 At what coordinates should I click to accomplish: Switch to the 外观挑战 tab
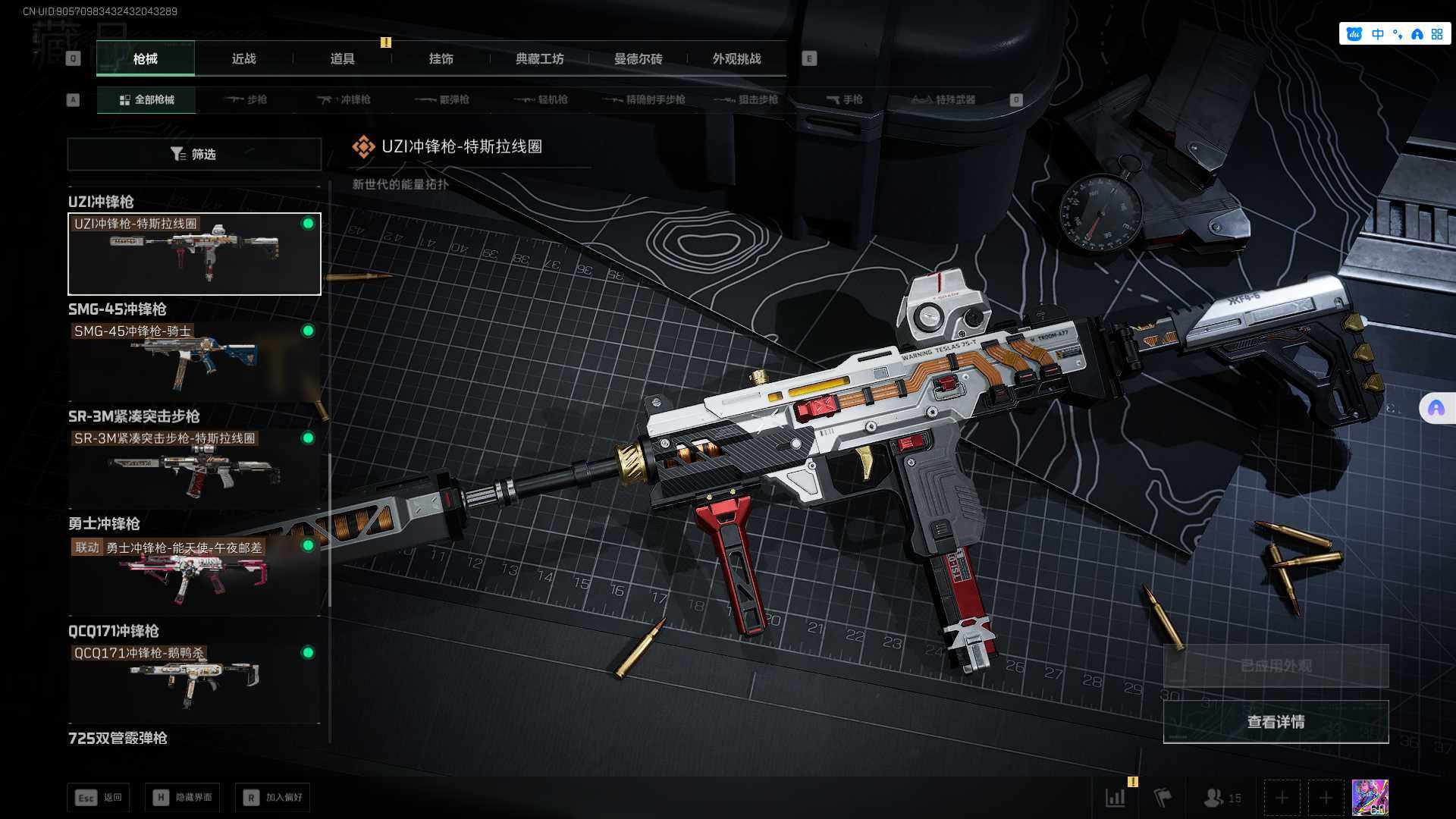point(736,59)
